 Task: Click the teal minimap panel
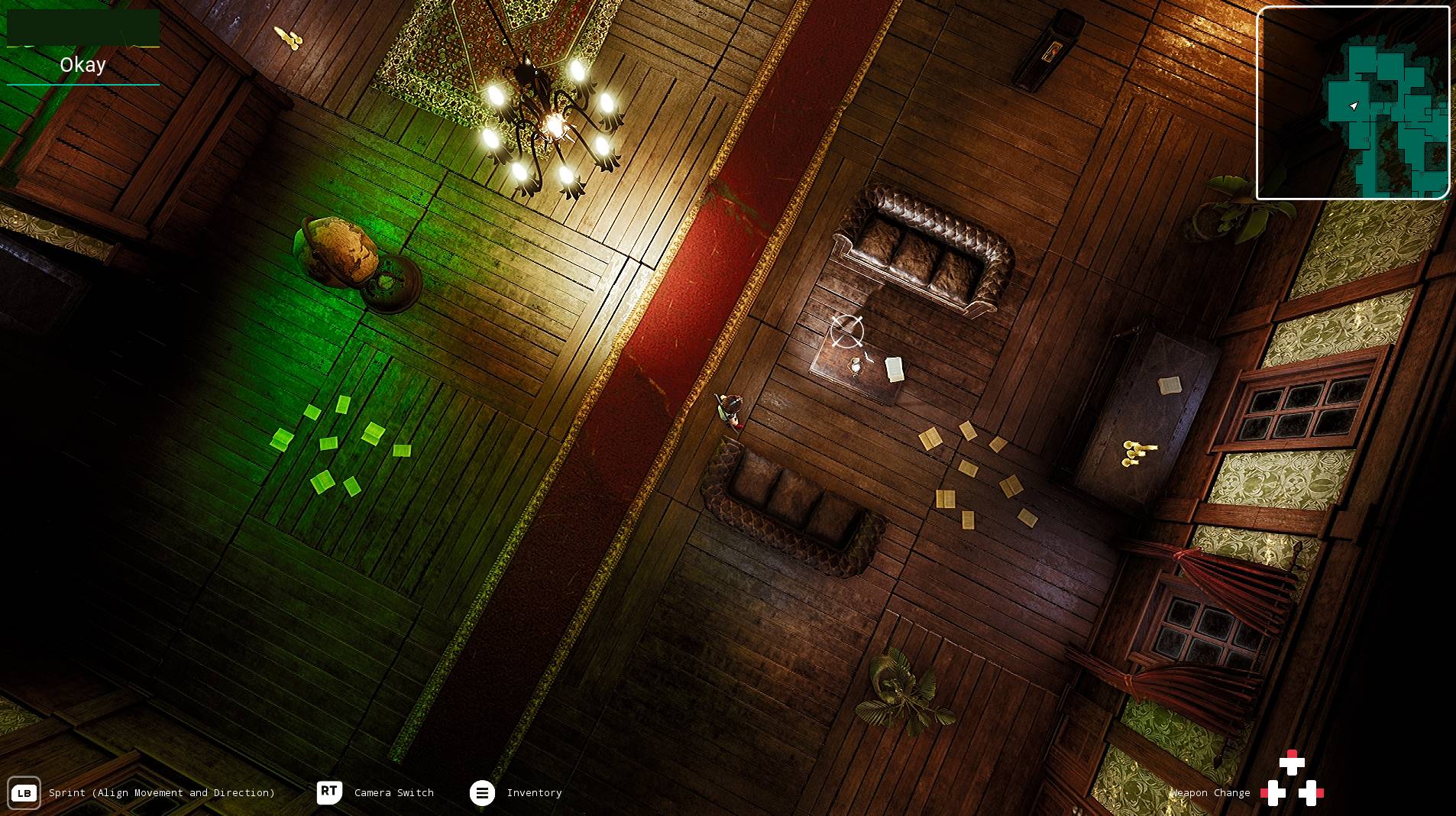(x=1353, y=103)
